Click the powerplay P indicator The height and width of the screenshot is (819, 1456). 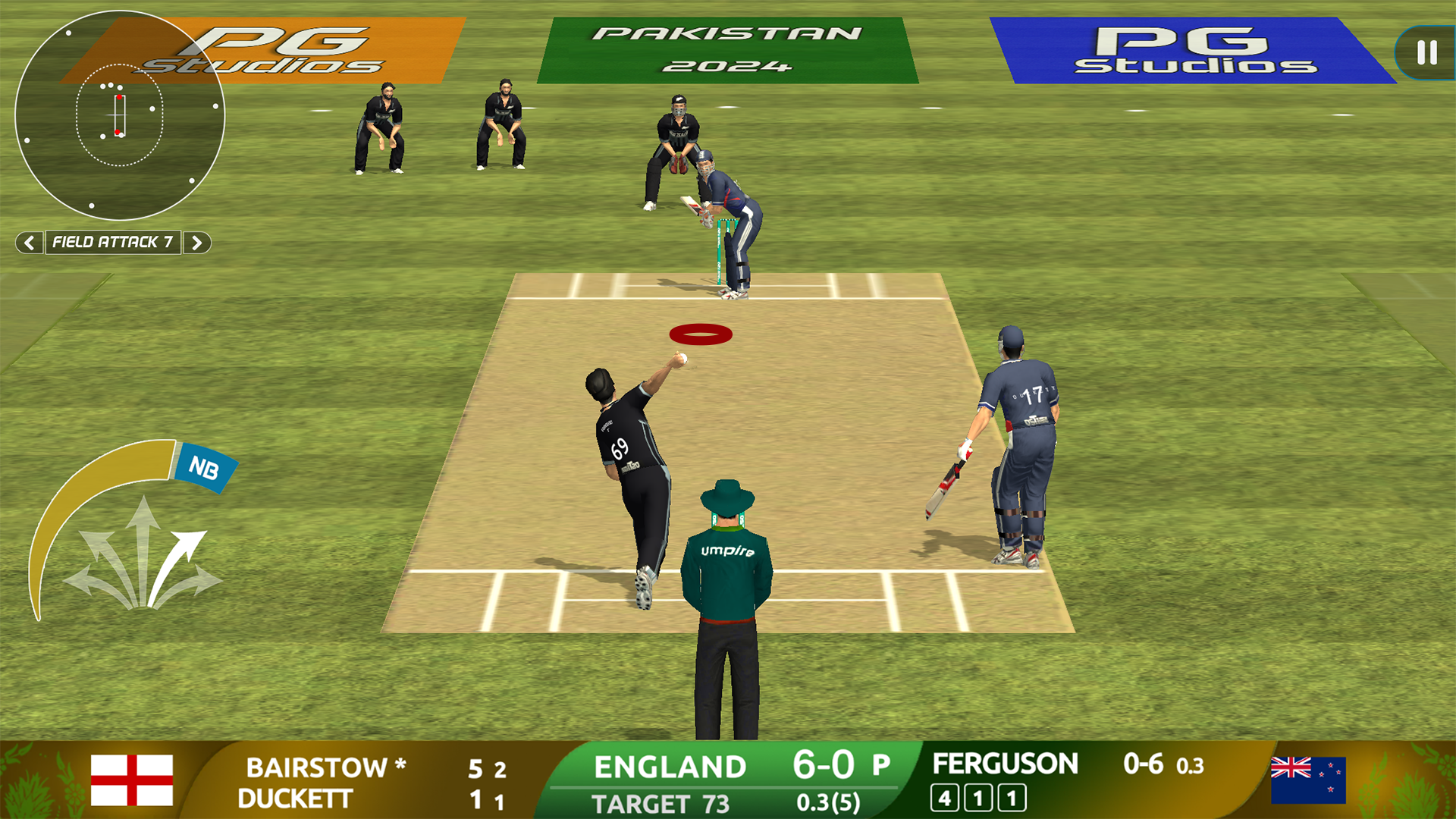click(x=882, y=765)
